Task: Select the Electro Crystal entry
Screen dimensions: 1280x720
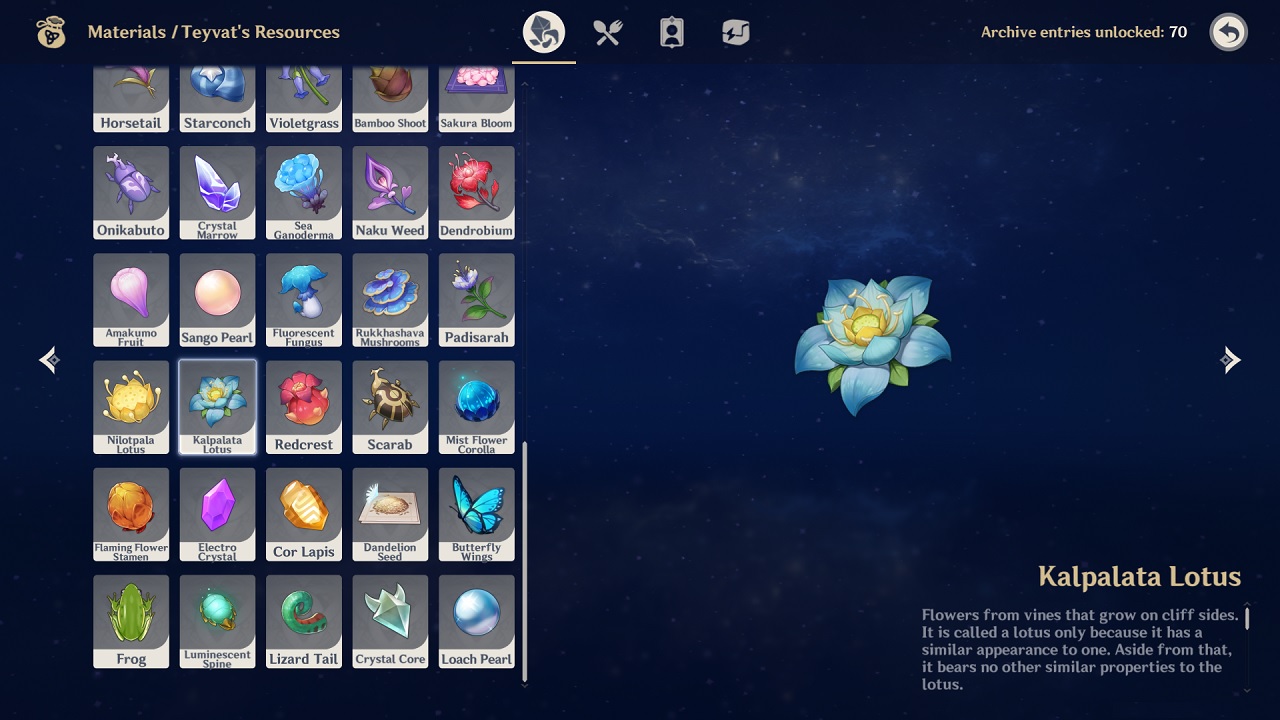Action: [x=217, y=514]
